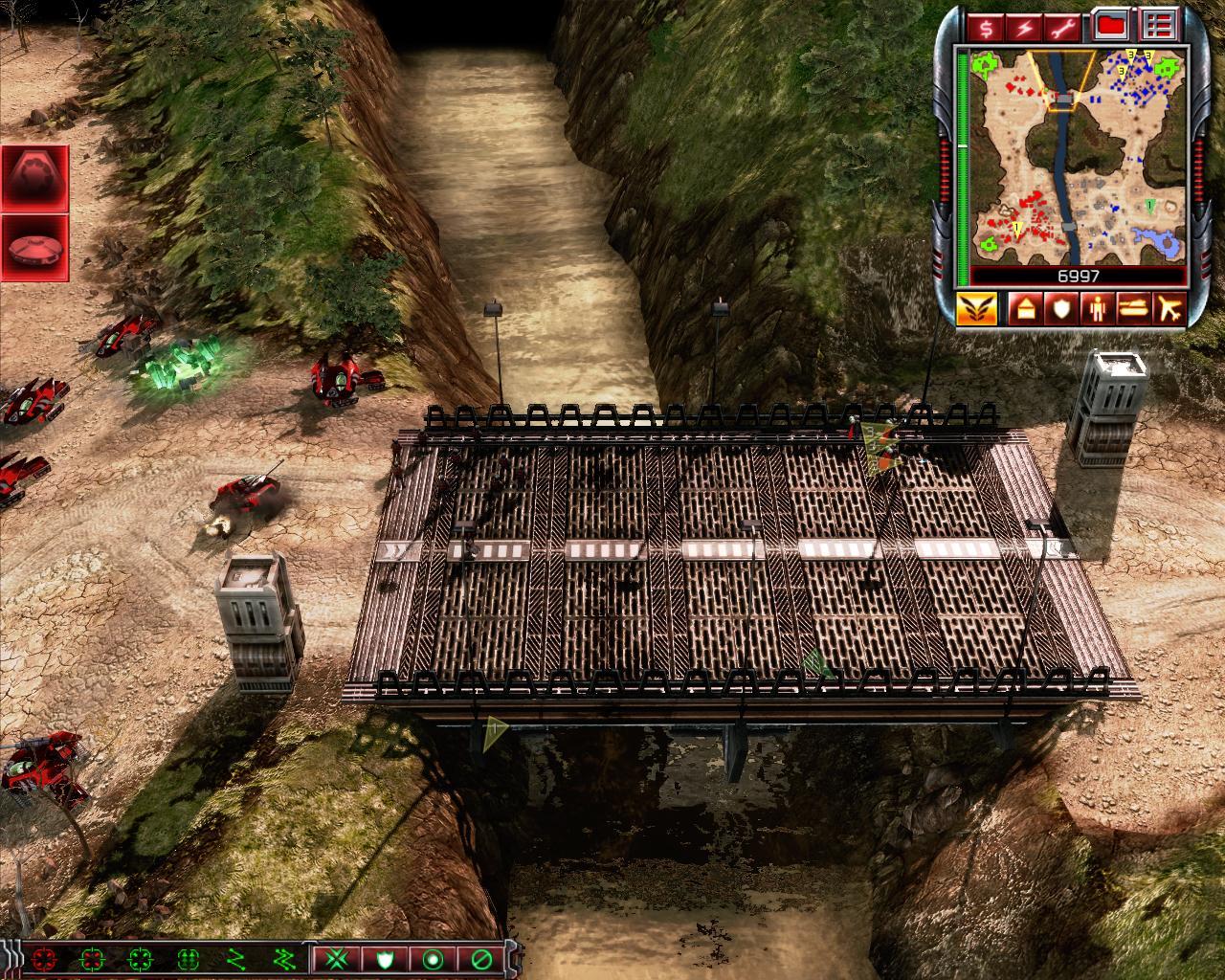
Task: Open the list-style objectives button
Action: click(x=1160, y=26)
